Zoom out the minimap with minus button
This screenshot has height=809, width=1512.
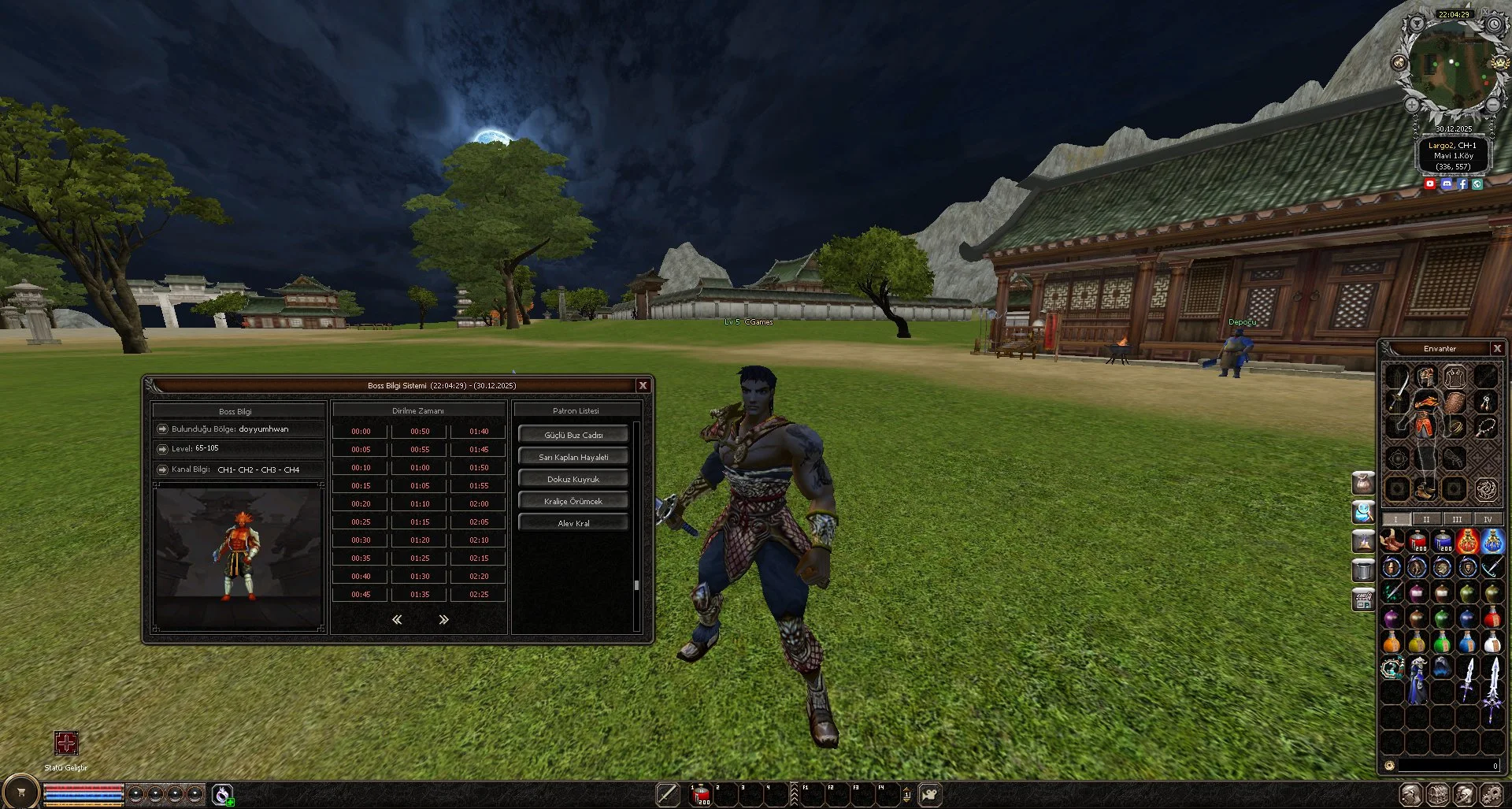(x=1493, y=104)
